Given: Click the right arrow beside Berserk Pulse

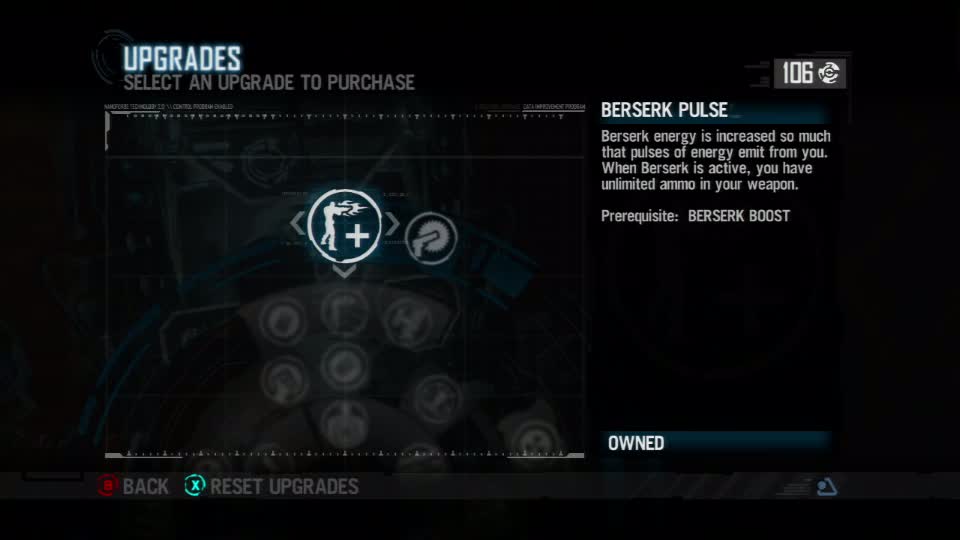Looking at the screenshot, I should (x=393, y=224).
